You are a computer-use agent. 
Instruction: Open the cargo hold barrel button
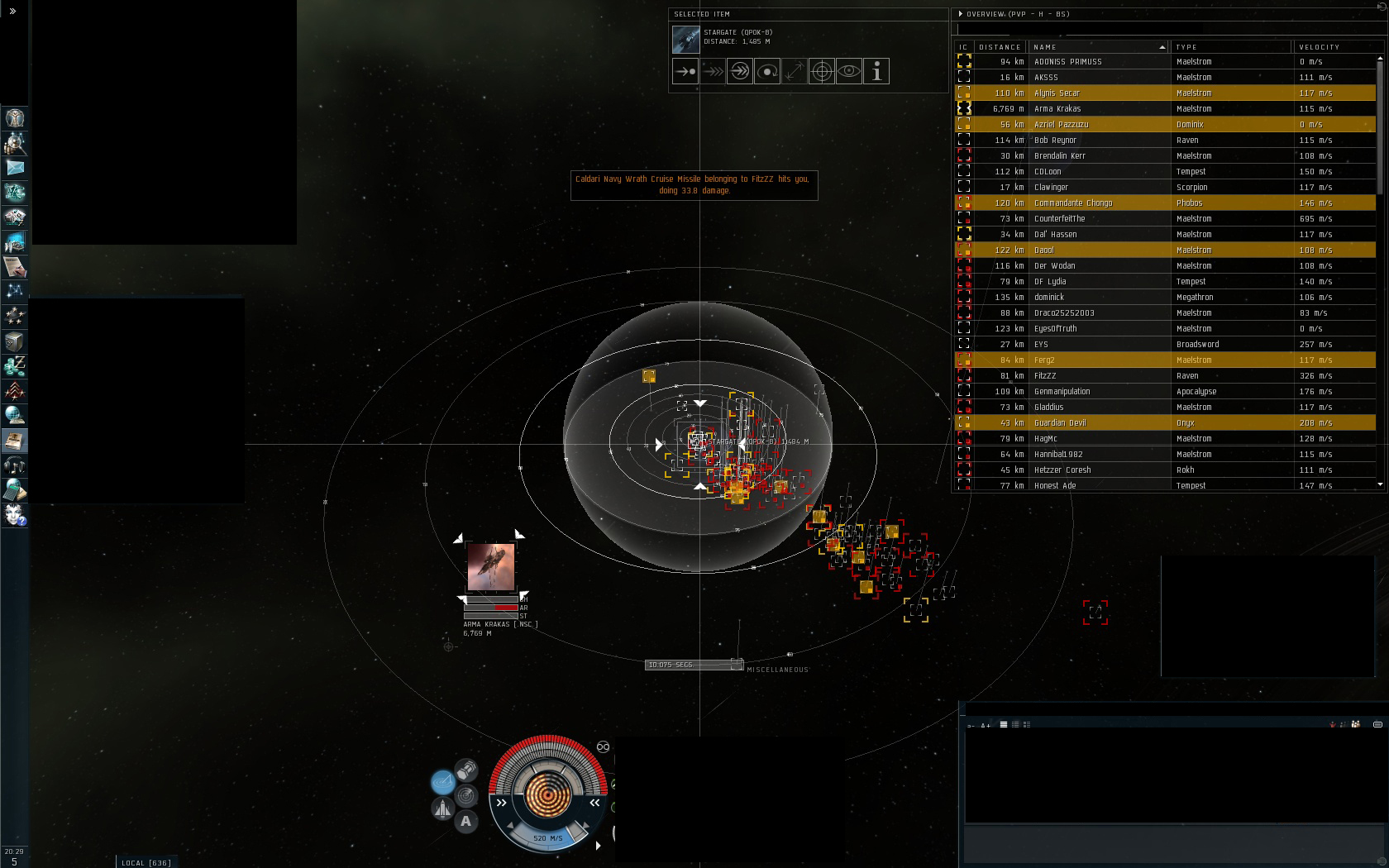466,770
